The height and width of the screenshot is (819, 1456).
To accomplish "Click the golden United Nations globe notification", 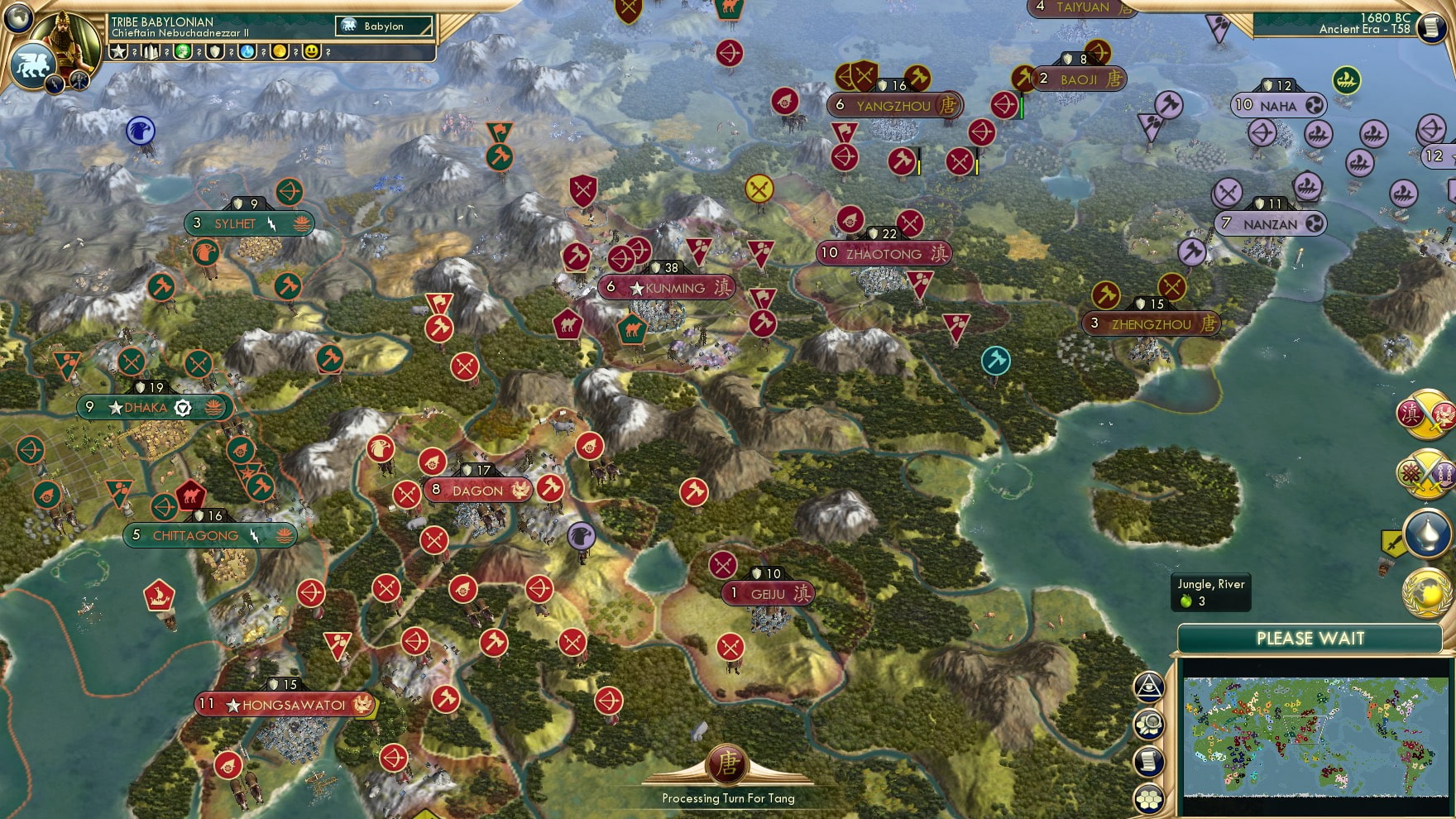I will pyautogui.click(x=1428, y=590).
